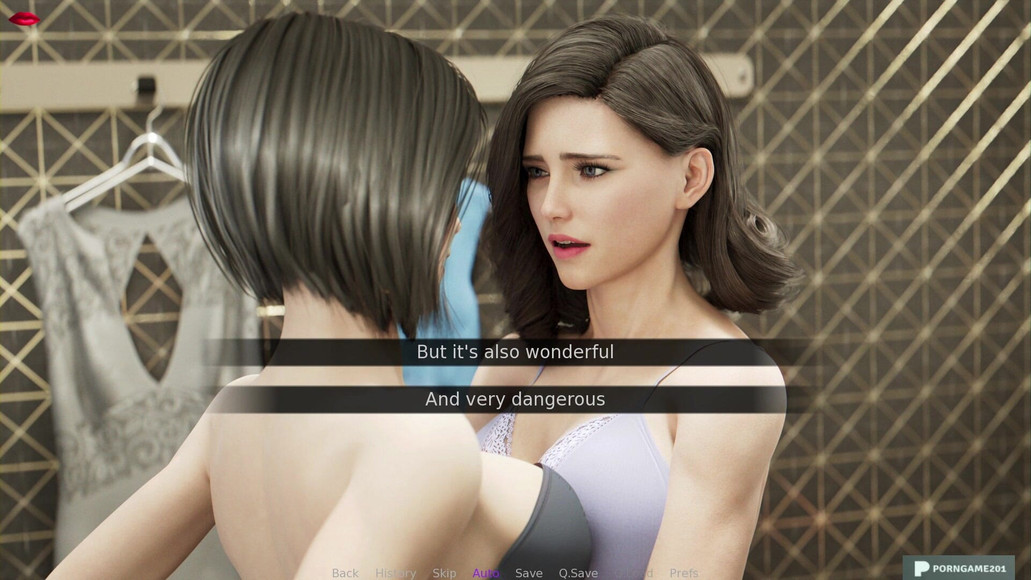Image resolution: width=1031 pixels, height=580 pixels.
Task: Open the dialogue History log
Action: (395, 573)
